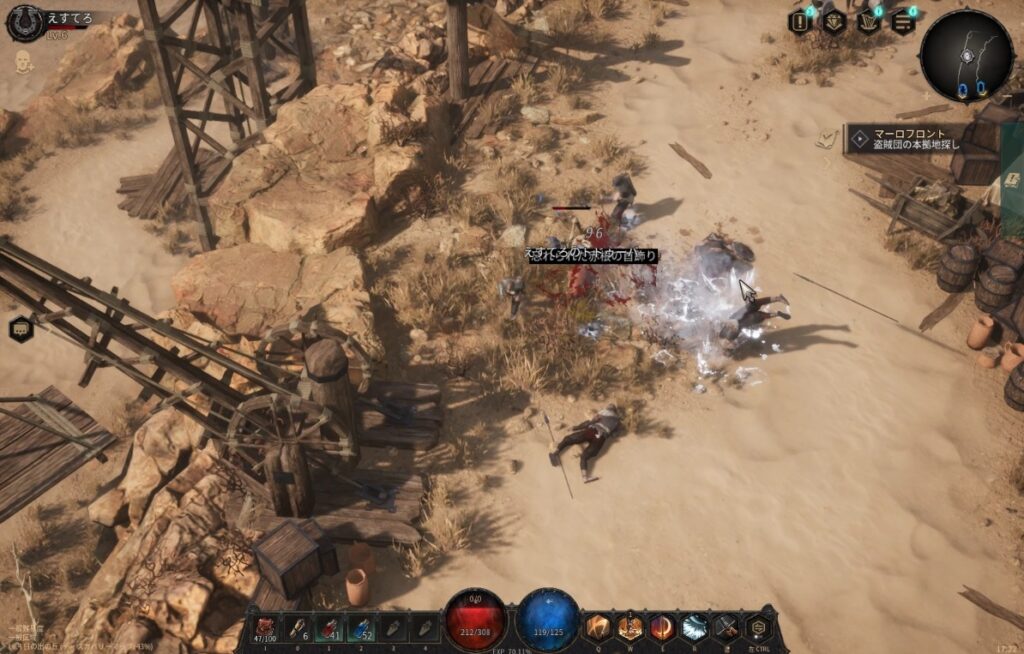This screenshot has height=654, width=1024.
Task: Use the blue mana potion slot
Action: pos(362,628)
